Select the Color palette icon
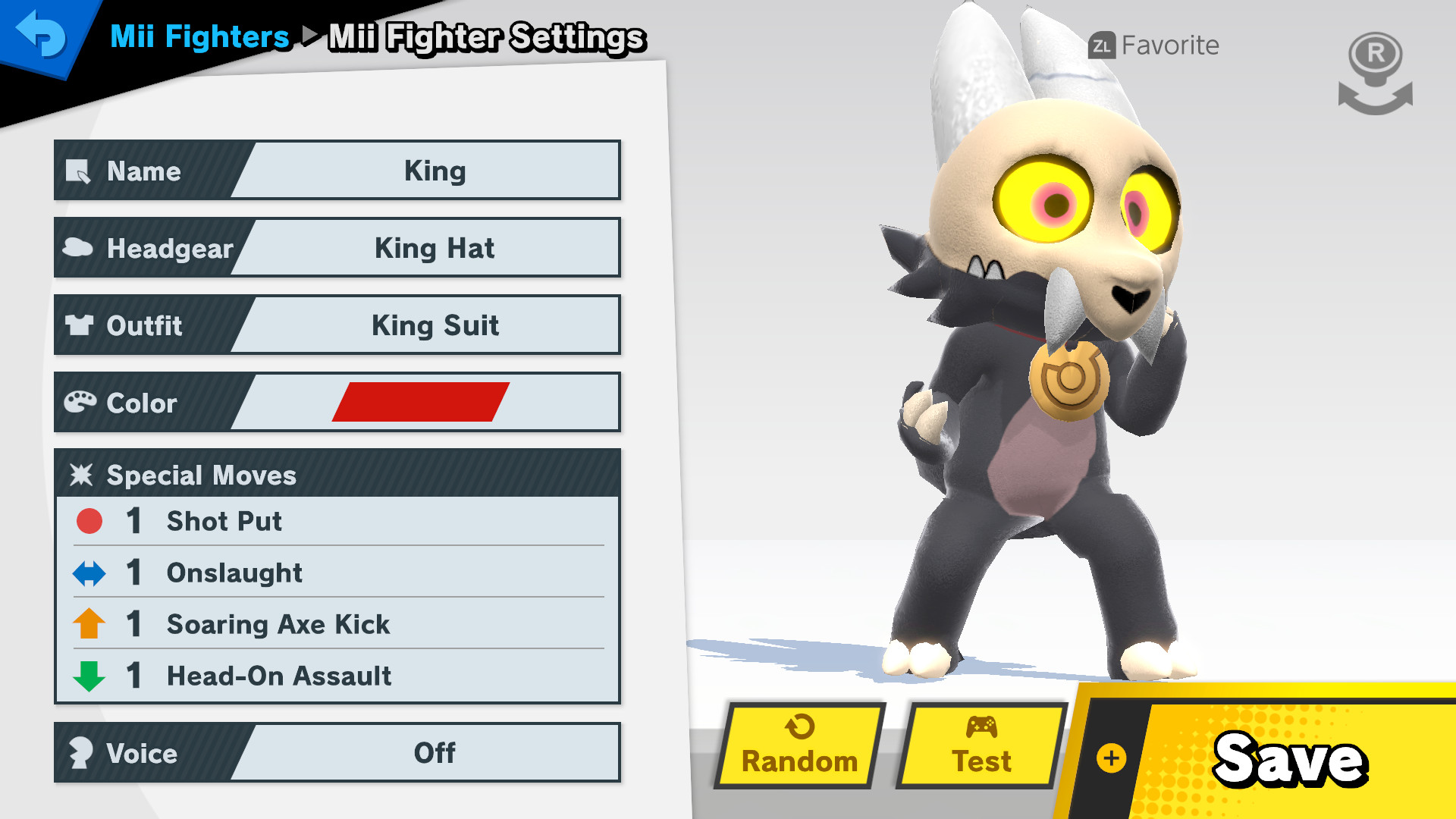The width and height of the screenshot is (1456, 819). point(82,402)
